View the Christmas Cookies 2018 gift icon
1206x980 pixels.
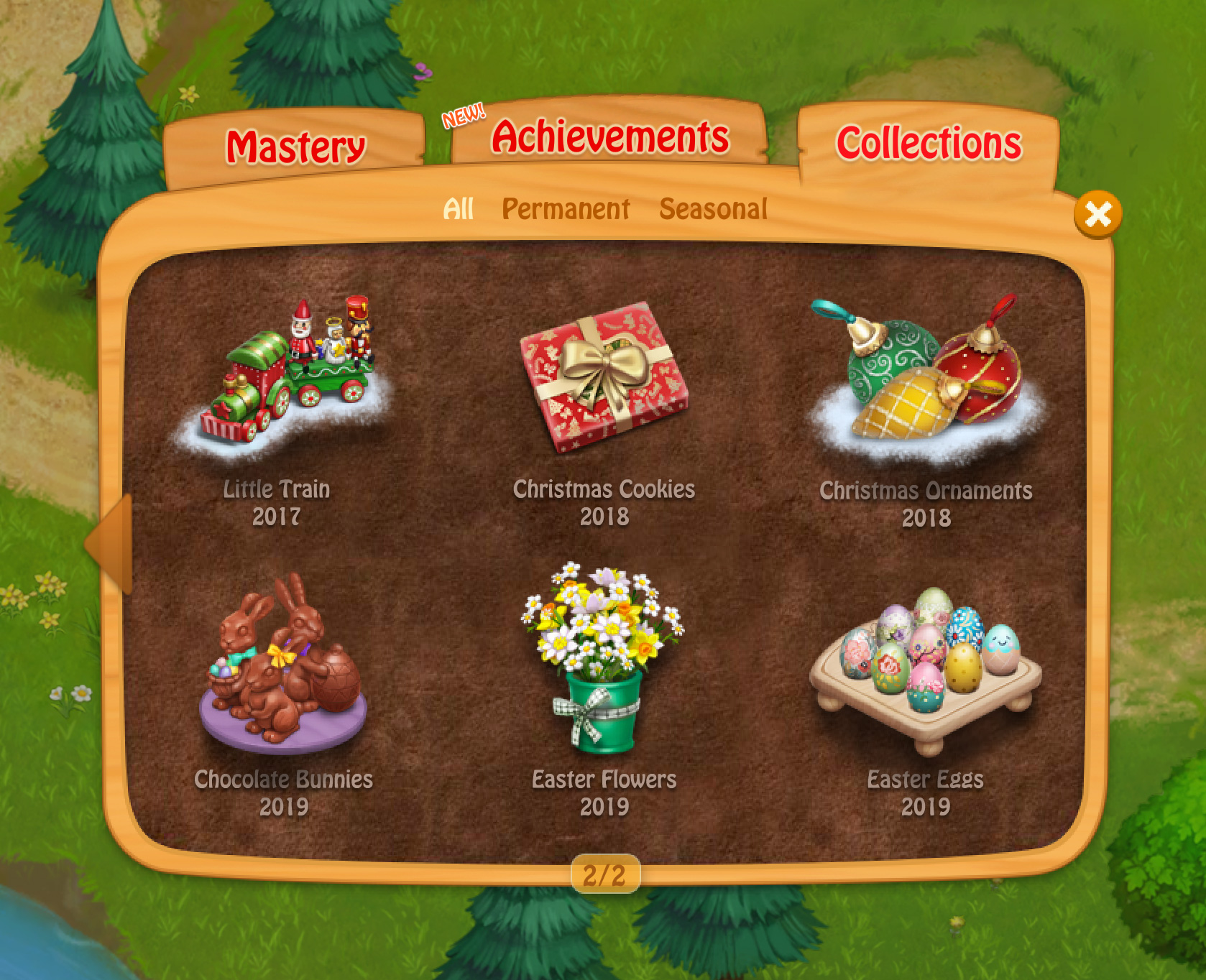tap(606, 381)
